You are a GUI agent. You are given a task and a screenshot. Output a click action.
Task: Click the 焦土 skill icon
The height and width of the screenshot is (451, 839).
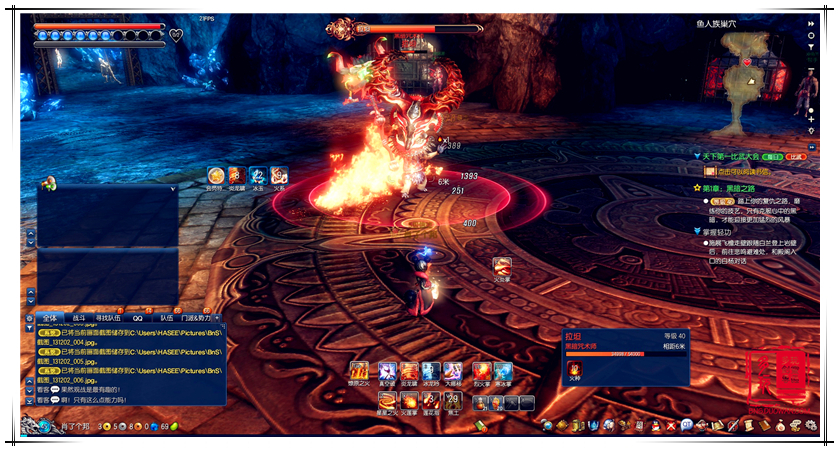[453, 402]
